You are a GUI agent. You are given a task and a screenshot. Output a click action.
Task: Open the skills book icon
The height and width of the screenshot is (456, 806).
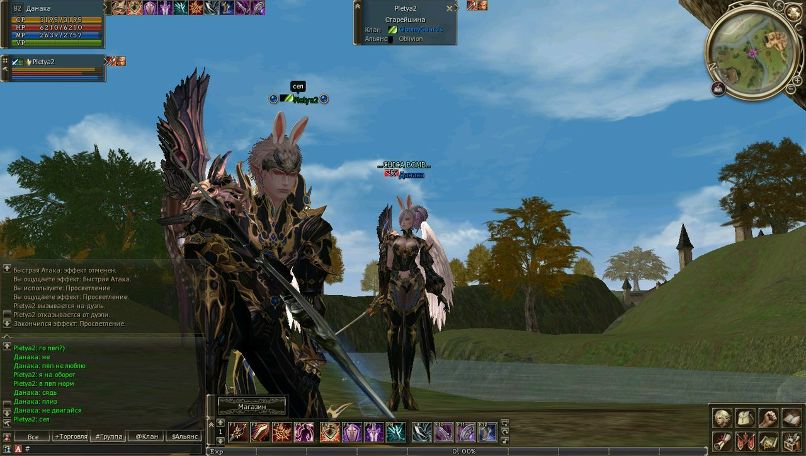click(791, 417)
